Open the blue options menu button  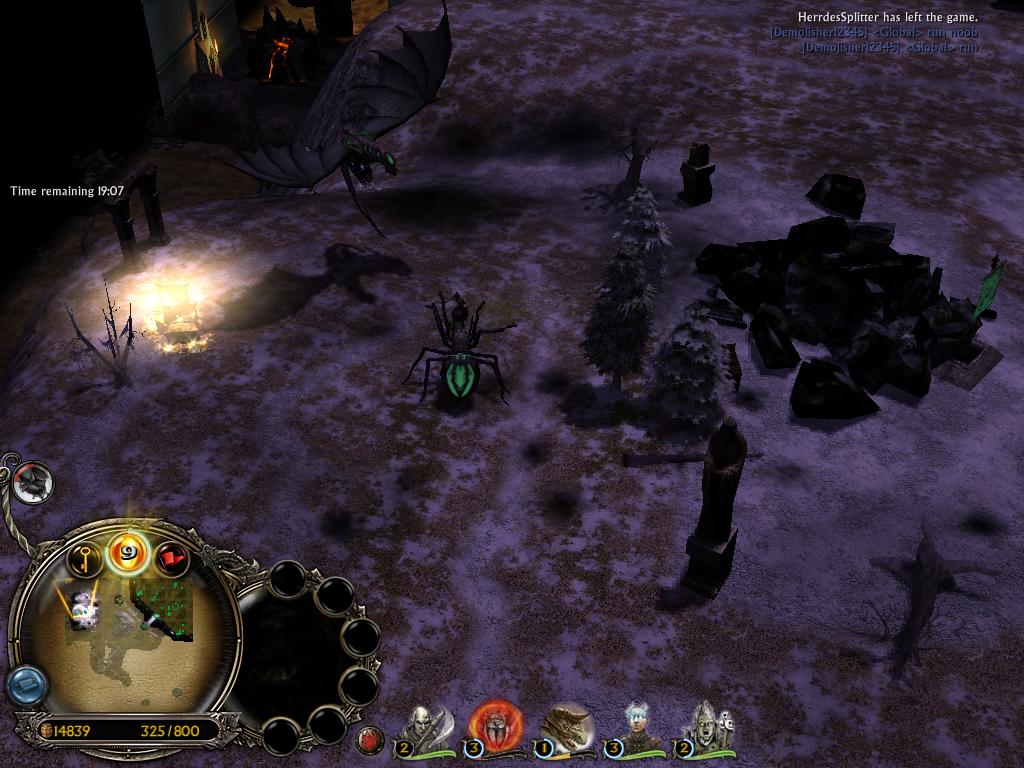click(x=26, y=685)
